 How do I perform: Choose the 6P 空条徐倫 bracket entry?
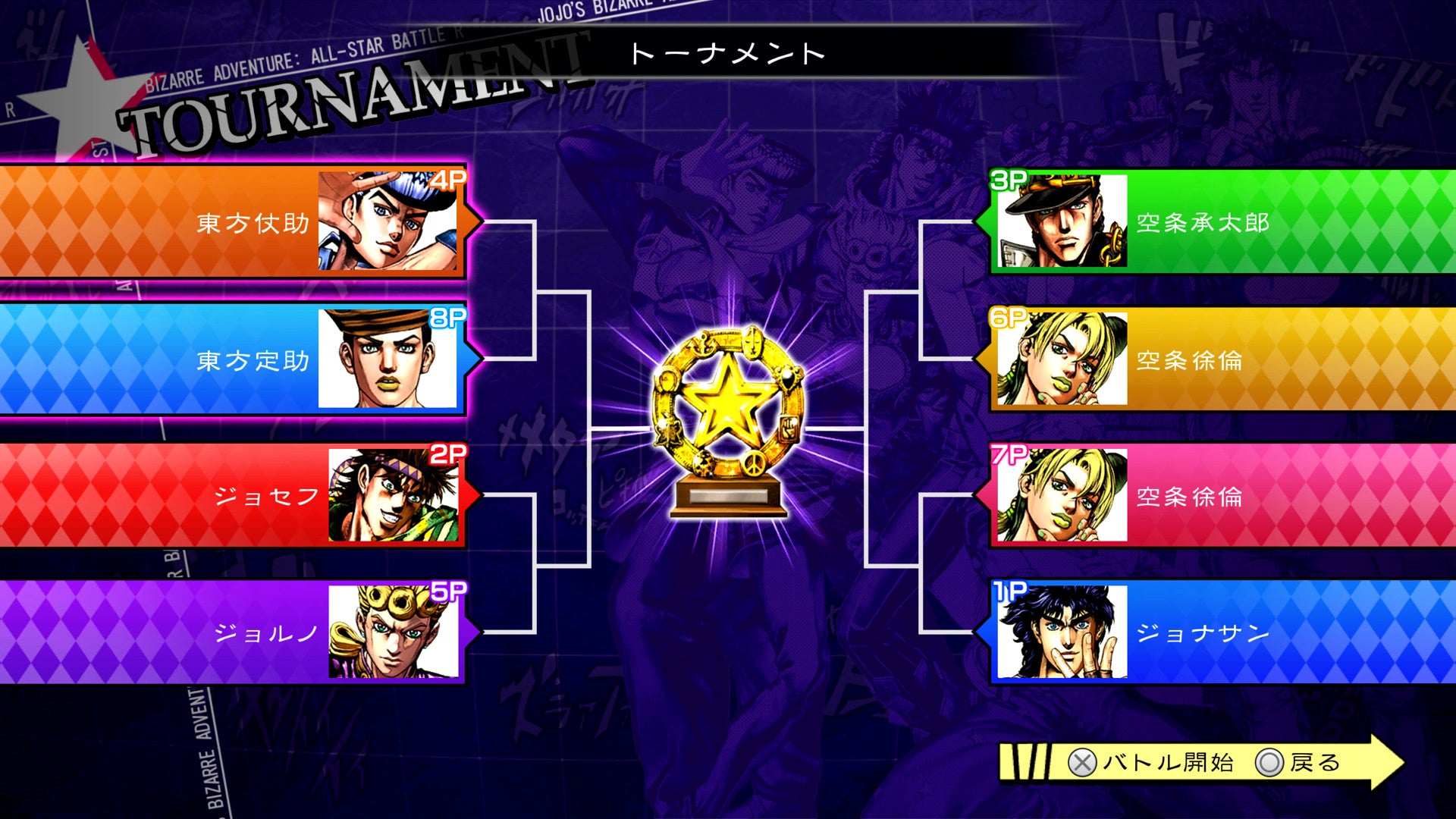(x=1222, y=359)
